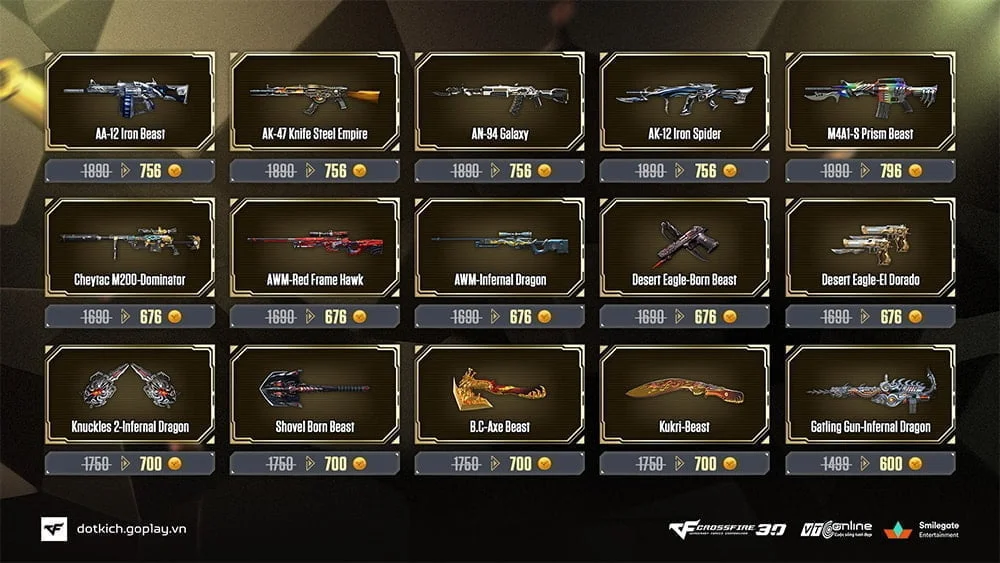This screenshot has height=563, width=1000.
Task: Open the AK-12 Iron Spider card
Action: (684, 101)
